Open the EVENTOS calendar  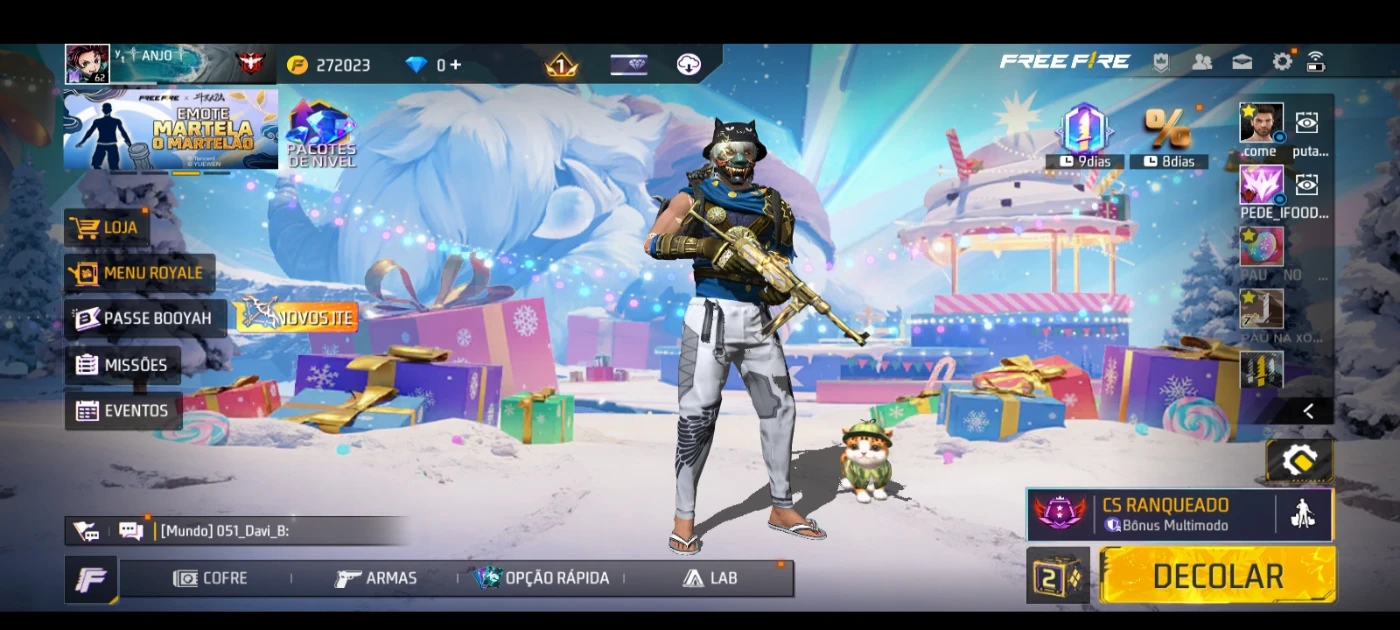pos(123,410)
